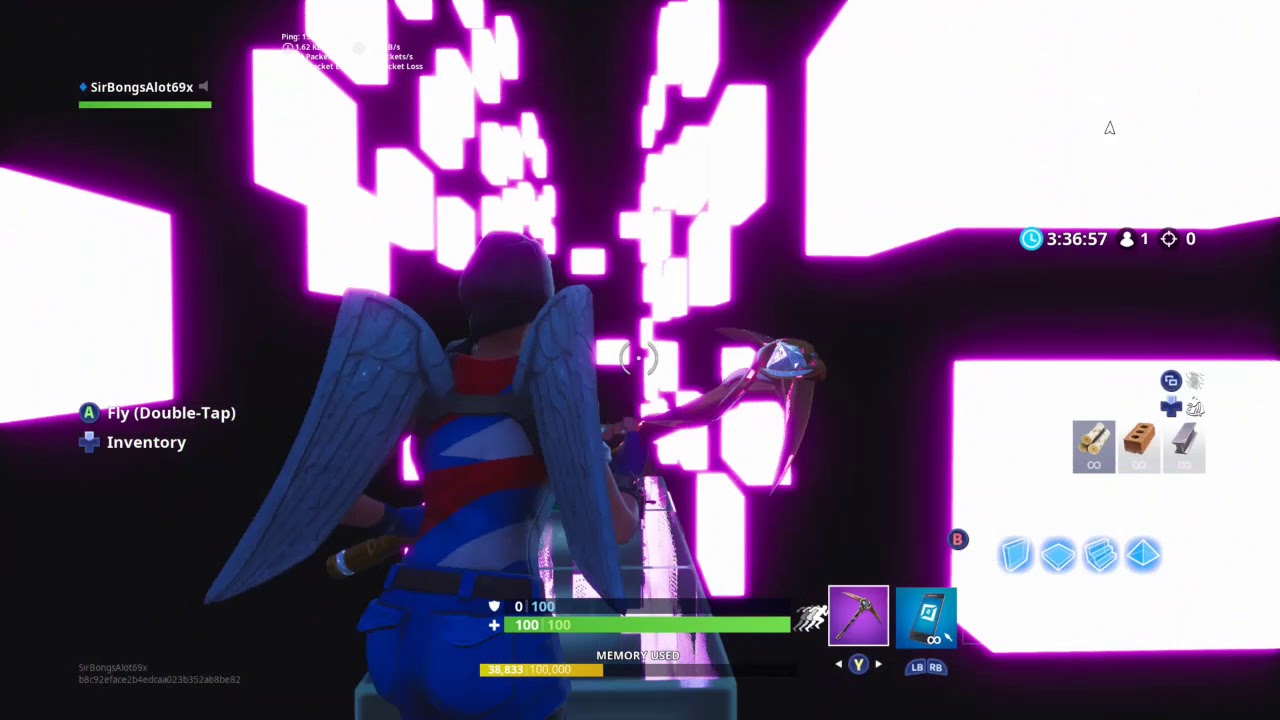
Task: Select the wood material icon
Action: 1093,446
